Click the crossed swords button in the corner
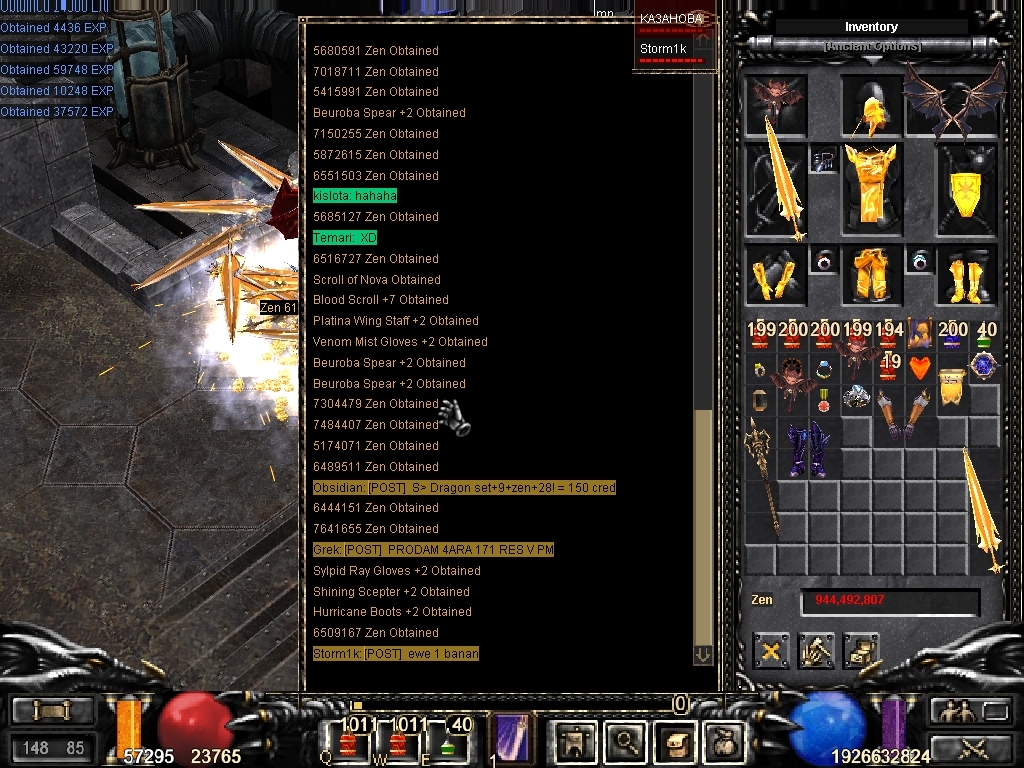1024x768 pixels. click(971, 747)
